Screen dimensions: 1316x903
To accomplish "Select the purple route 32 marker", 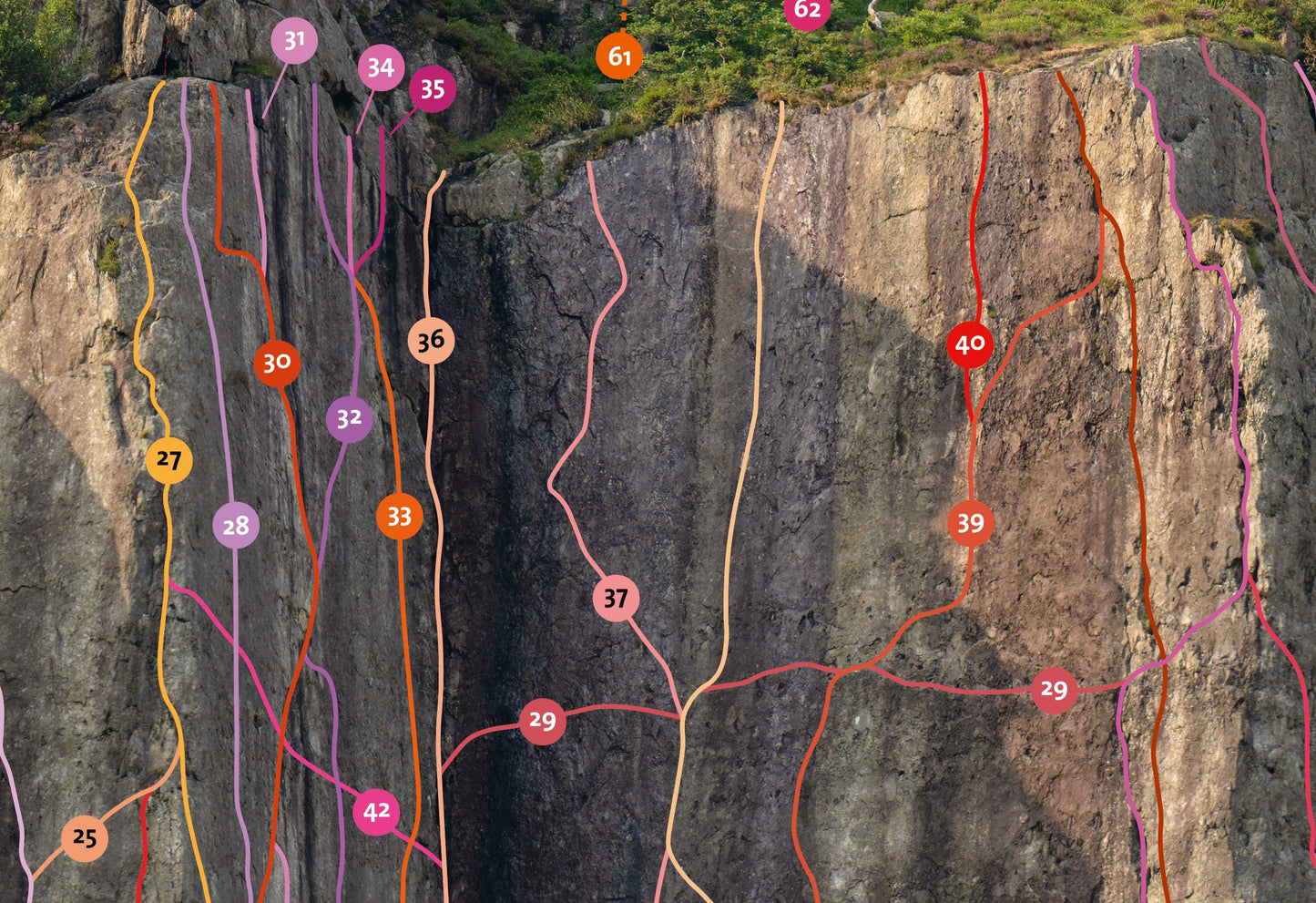I will pos(349,418).
